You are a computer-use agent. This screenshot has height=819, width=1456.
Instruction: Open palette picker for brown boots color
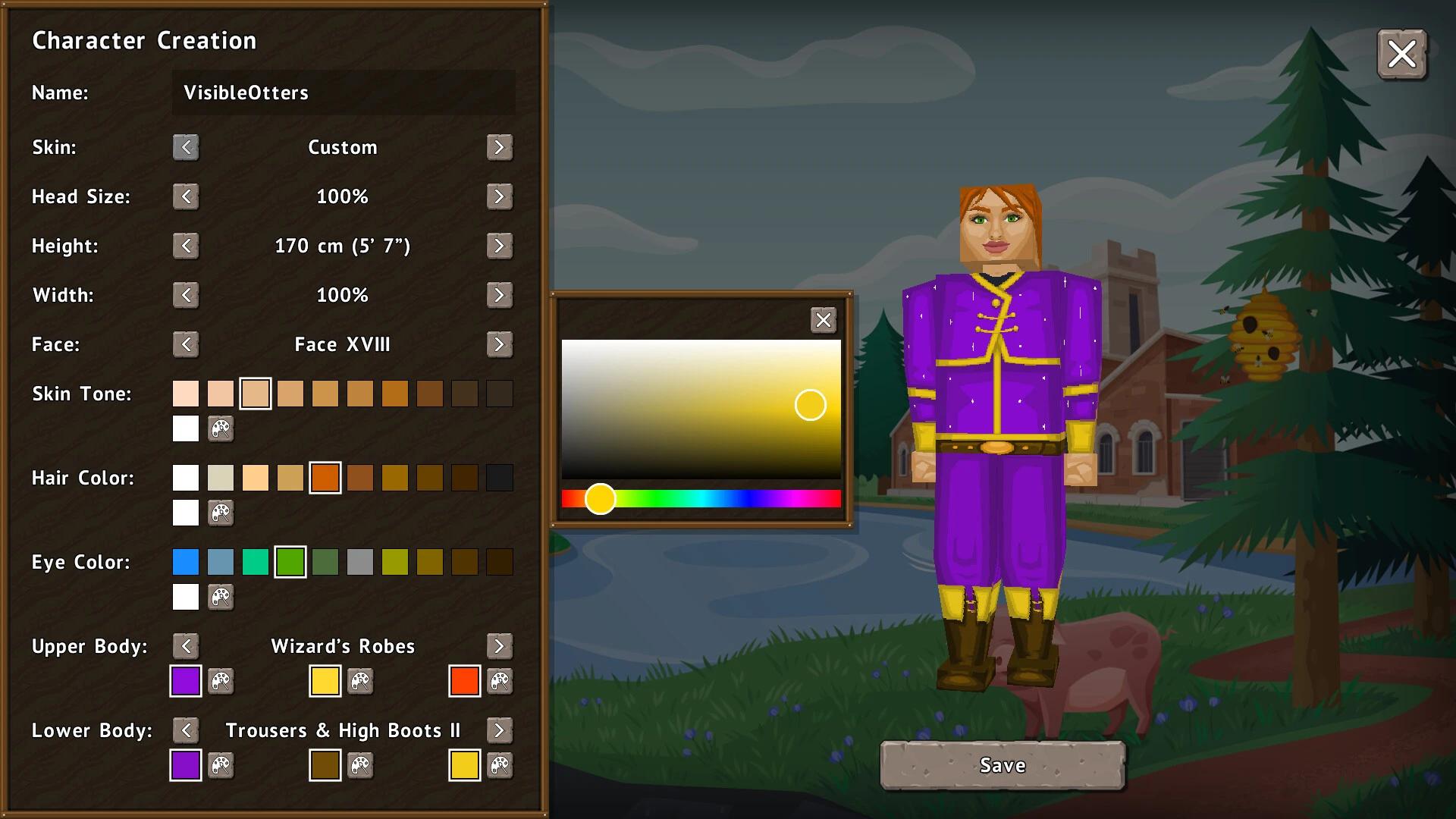(x=360, y=766)
